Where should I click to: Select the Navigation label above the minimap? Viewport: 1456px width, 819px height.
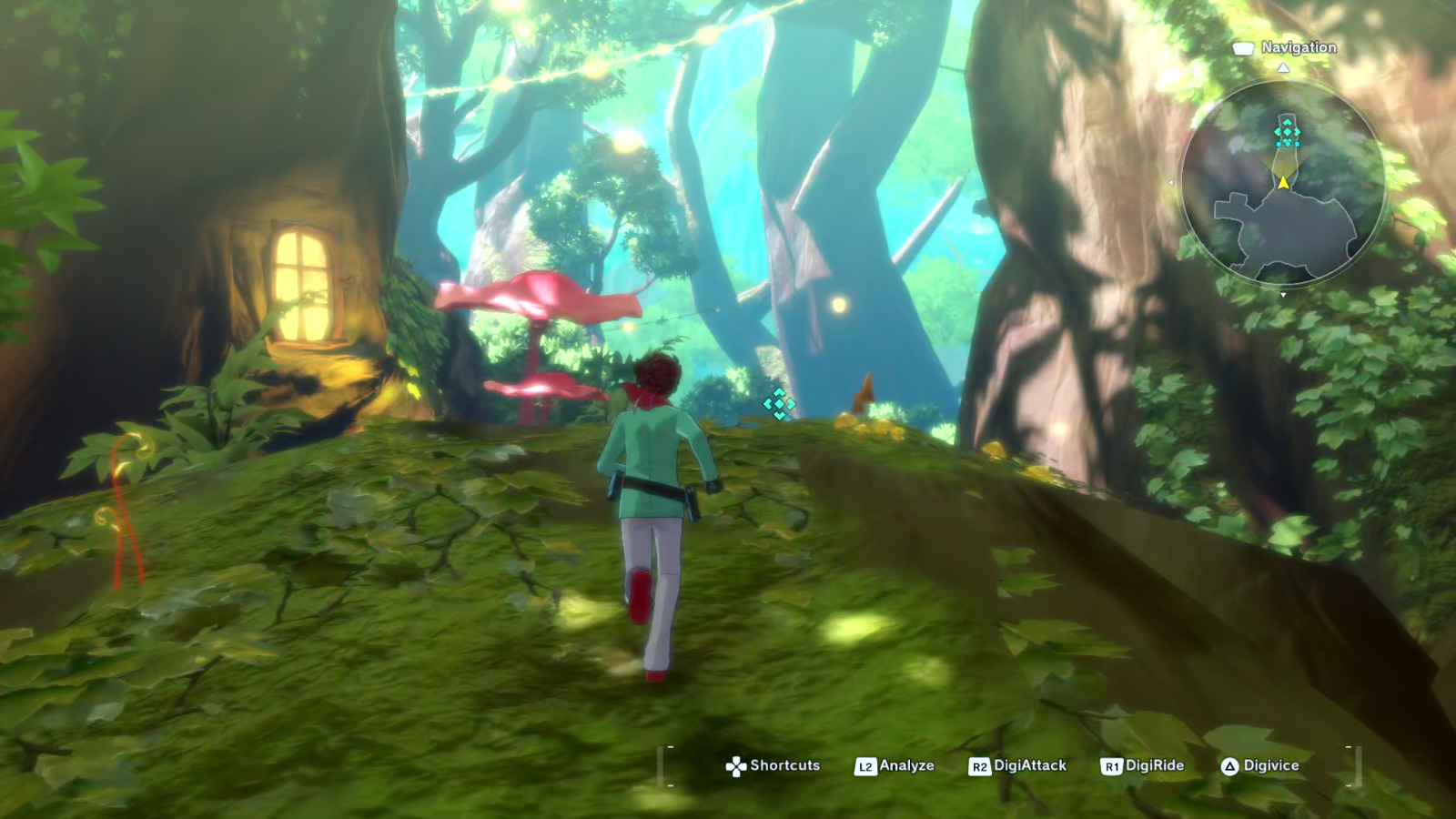pyautogui.click(x=1298, y=47)
